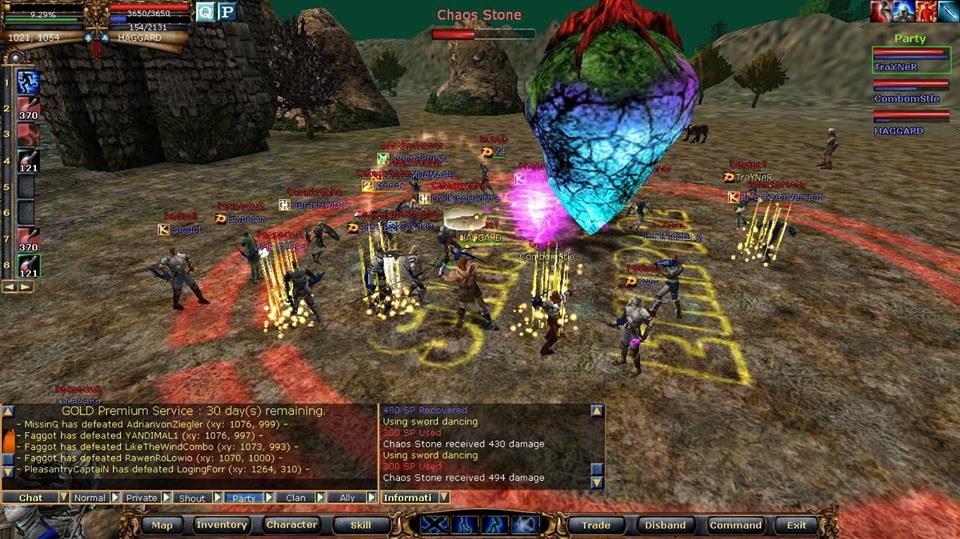This screenshot has height=539, width=960.
Task: Click the Trade button
Action: (x=596, y=525)
